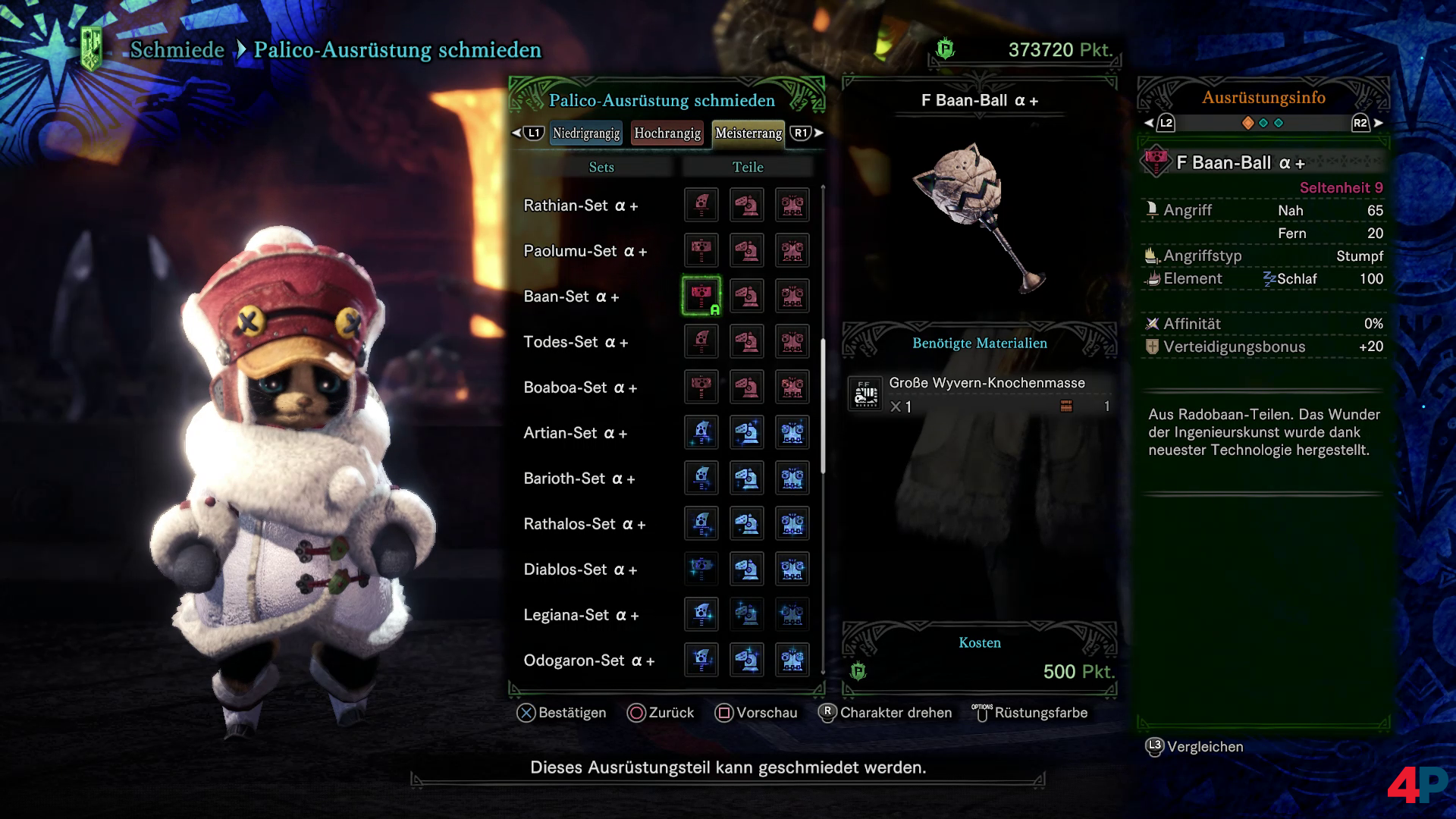Choose the Diablos-Set α+ weapon icon

pyautogui.click(x=701, y=570)
